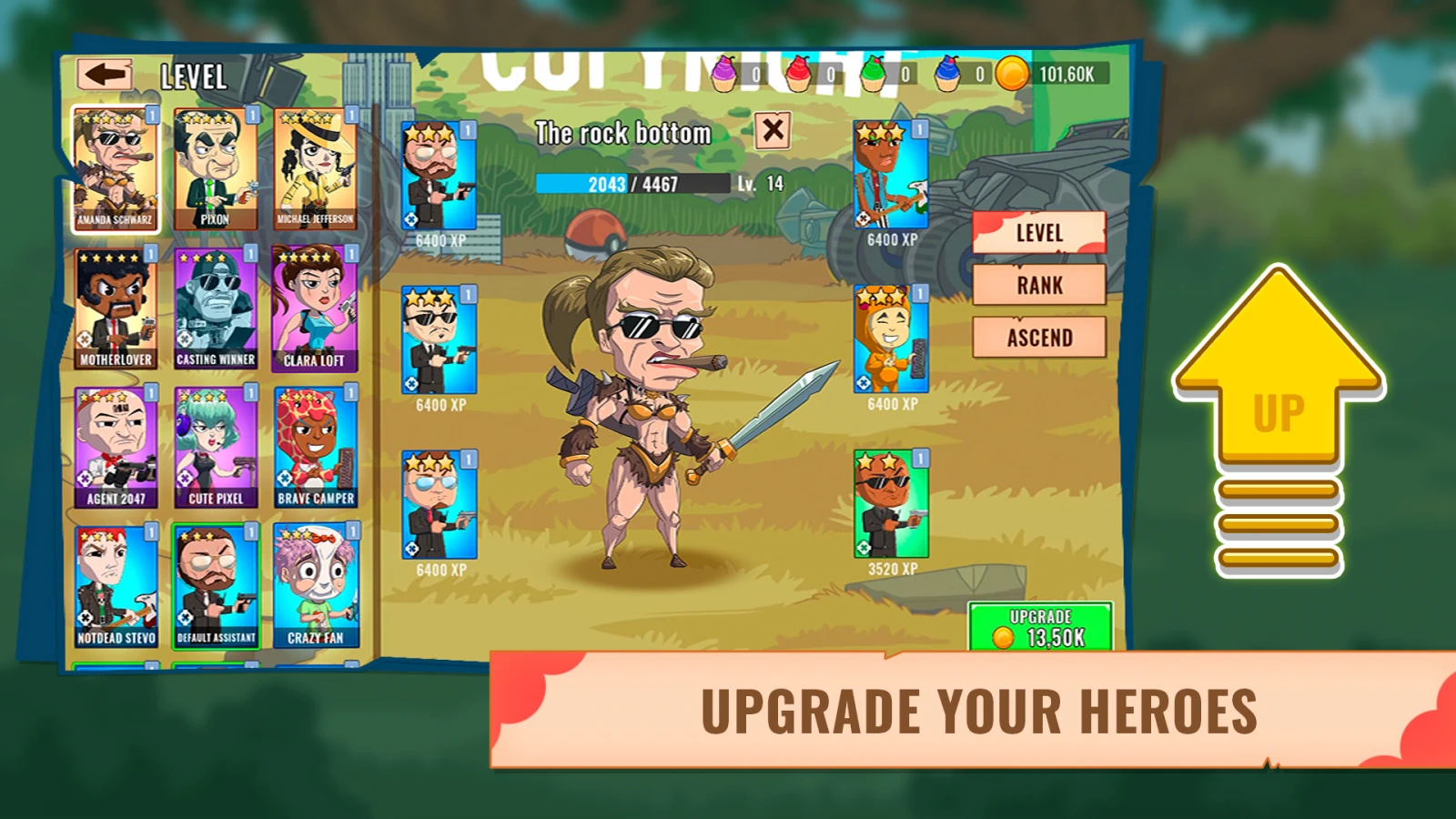Select the Amanda Schwarz hero card
The image size is (1456, 819).
(115, 169)
